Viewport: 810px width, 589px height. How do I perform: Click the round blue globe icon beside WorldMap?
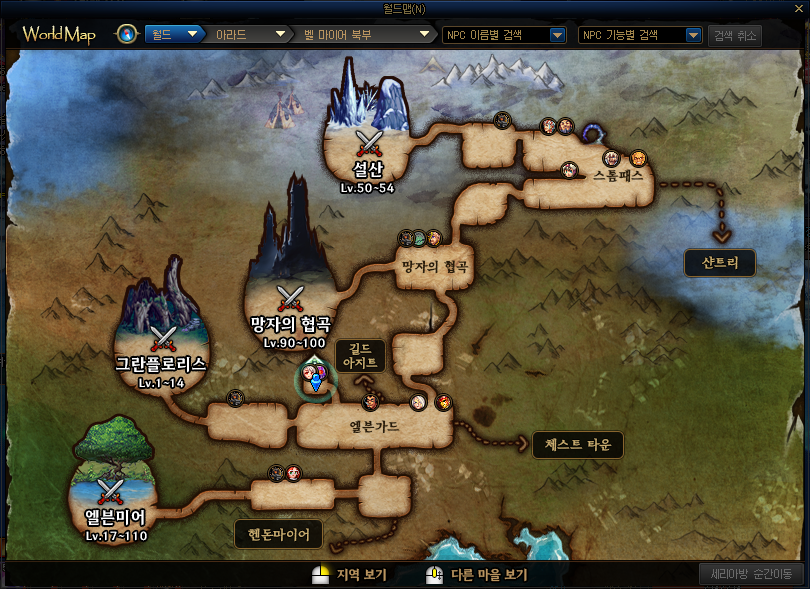[x=127, y=35]
